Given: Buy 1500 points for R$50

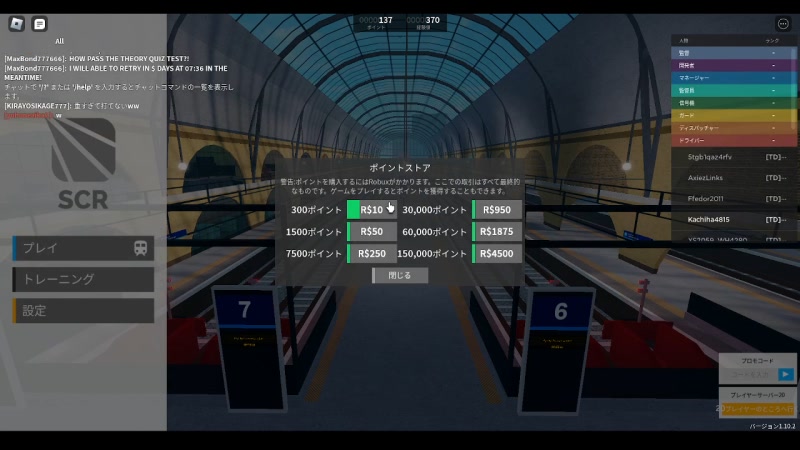Looking at the screenshot, I should pos(372,232).
